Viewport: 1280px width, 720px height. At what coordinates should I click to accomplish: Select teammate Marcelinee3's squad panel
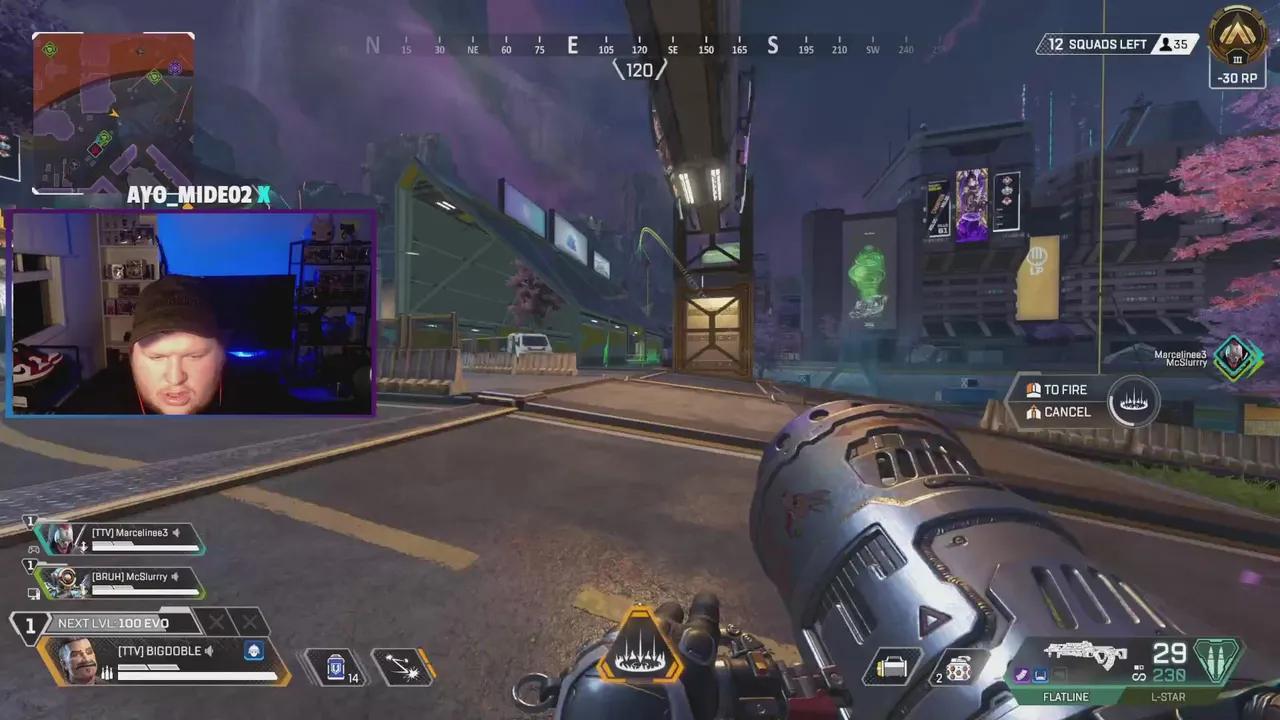point(120,539)
